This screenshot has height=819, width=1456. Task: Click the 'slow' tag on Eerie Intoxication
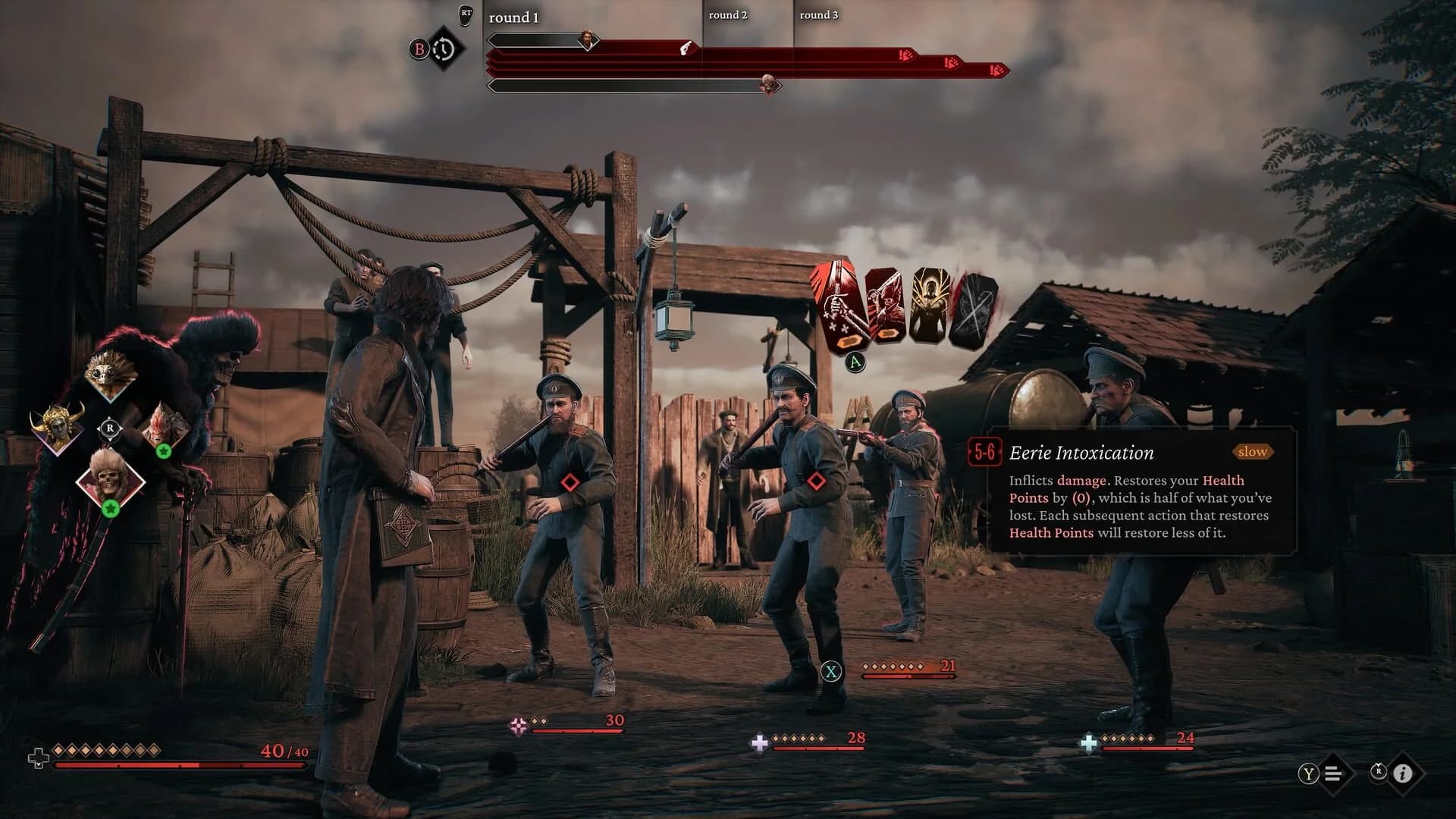point(1252,452)
